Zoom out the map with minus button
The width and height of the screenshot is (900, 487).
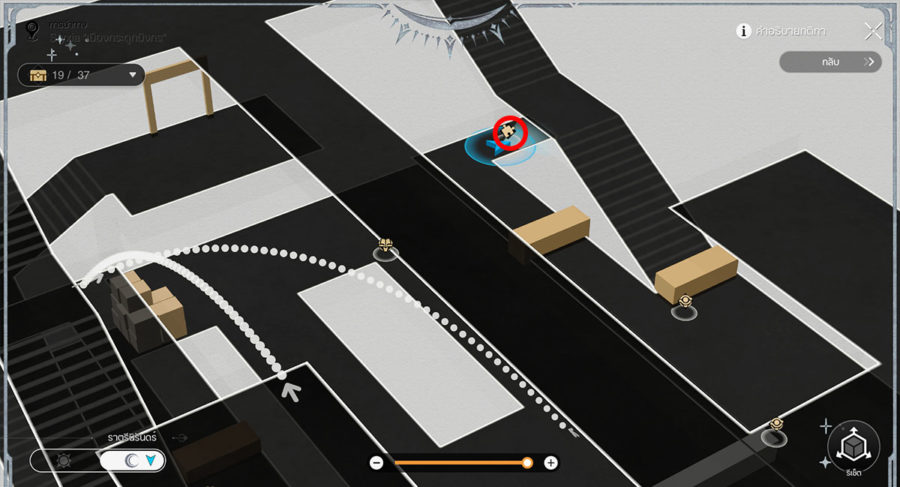pos(377,463)
